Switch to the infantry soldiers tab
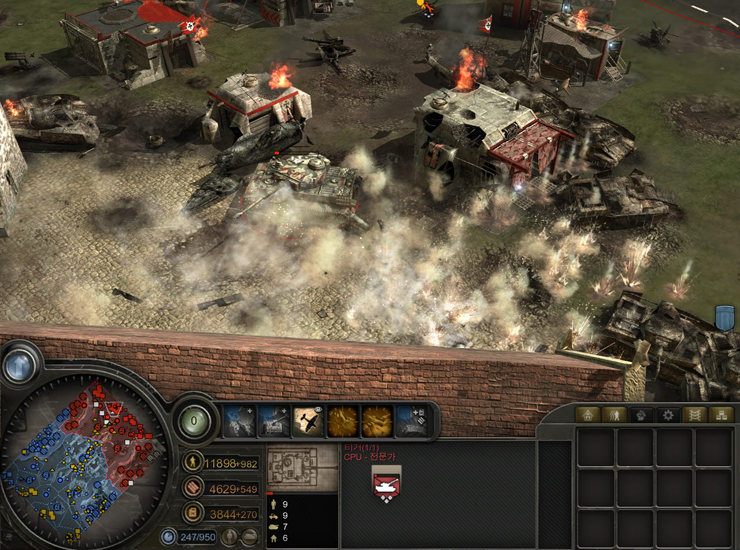Image resolution: width=740 pixels, height=550 pixels. [x=614, y=415]
